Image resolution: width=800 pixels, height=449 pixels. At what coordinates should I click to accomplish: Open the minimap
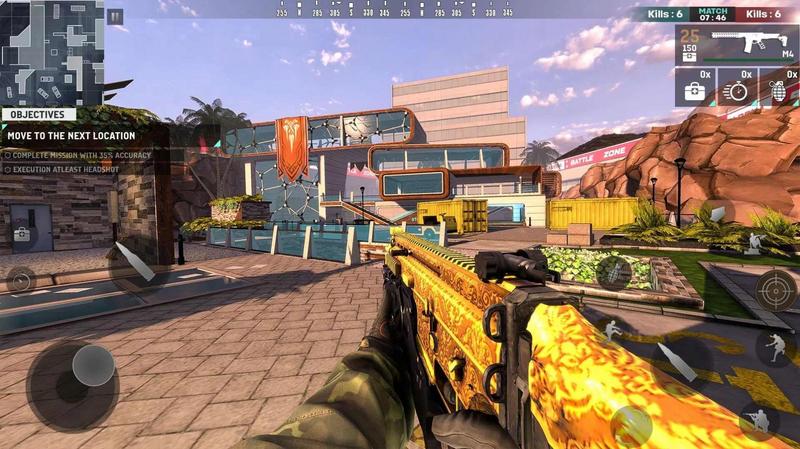coord(52,52)
